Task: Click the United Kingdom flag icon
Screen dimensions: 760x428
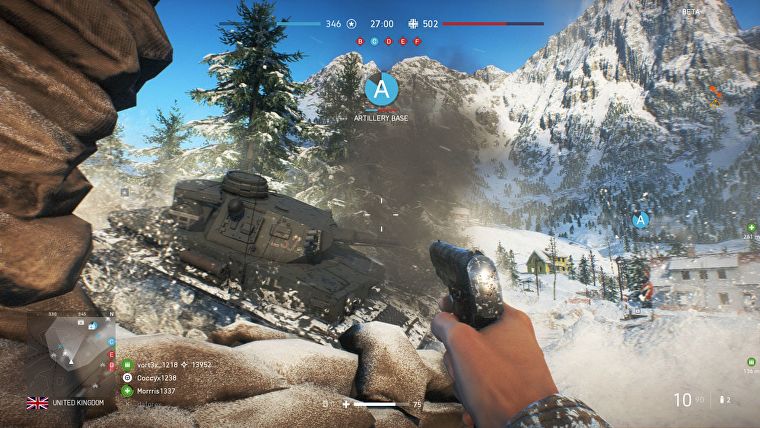Action: click(37, 403)
